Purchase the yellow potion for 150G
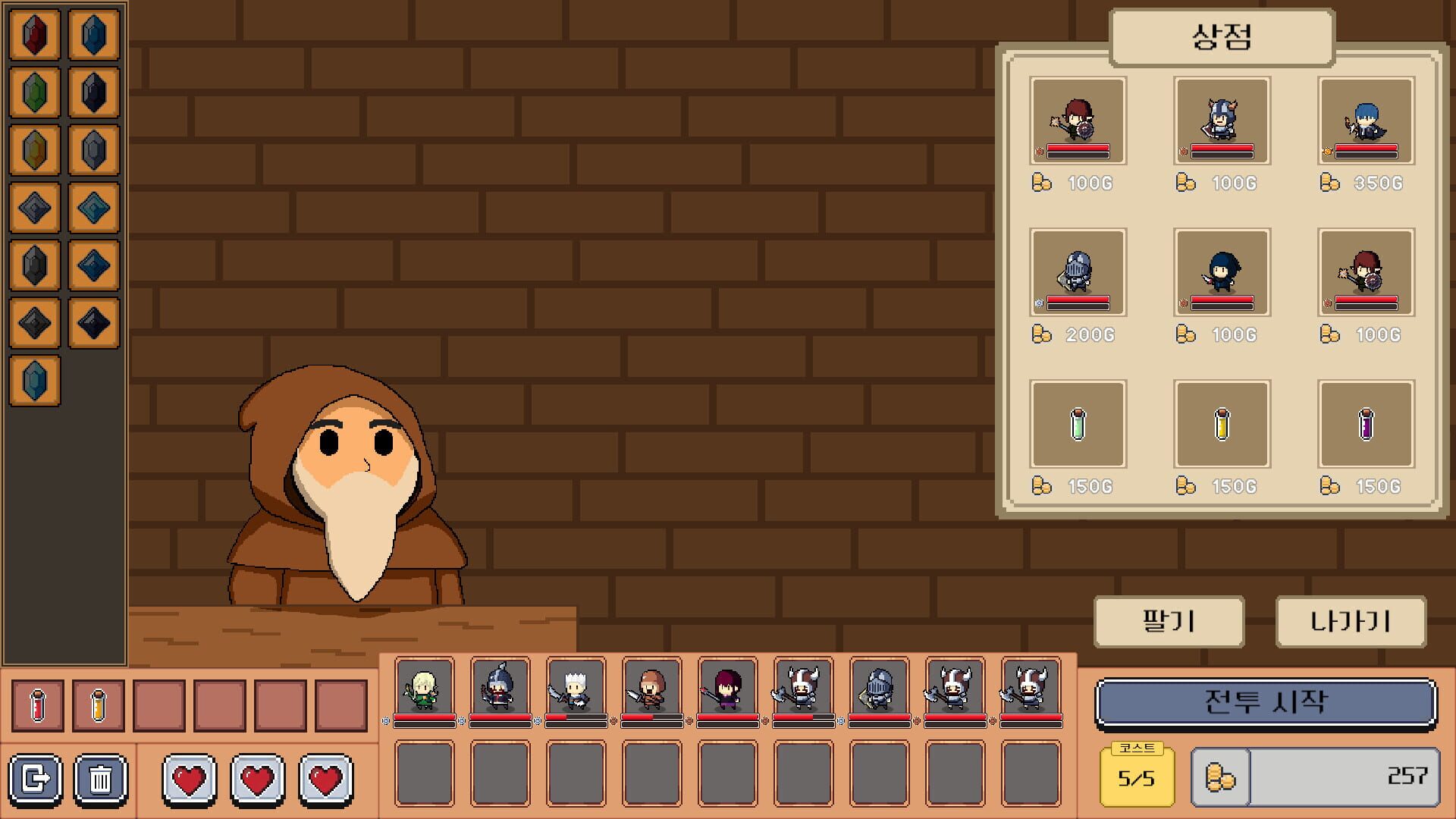Image resolution: width=1456 pixels, height=819 pixels. [x=1221, y=423]
